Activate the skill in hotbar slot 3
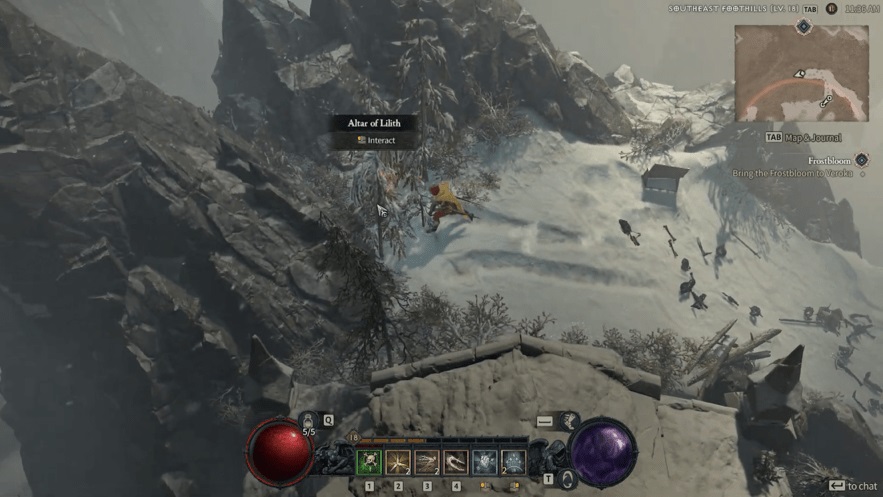The height and width of the screenshot is (497, 883). tap(427, 462)
